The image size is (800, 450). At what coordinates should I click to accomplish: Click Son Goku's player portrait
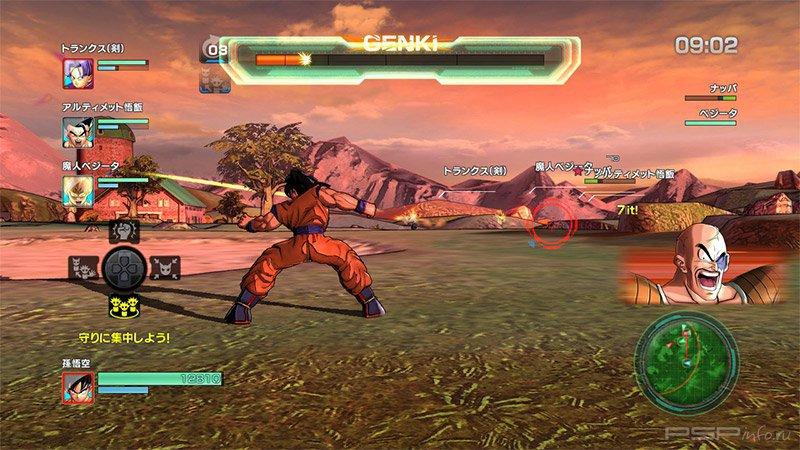tap(77, 385)
